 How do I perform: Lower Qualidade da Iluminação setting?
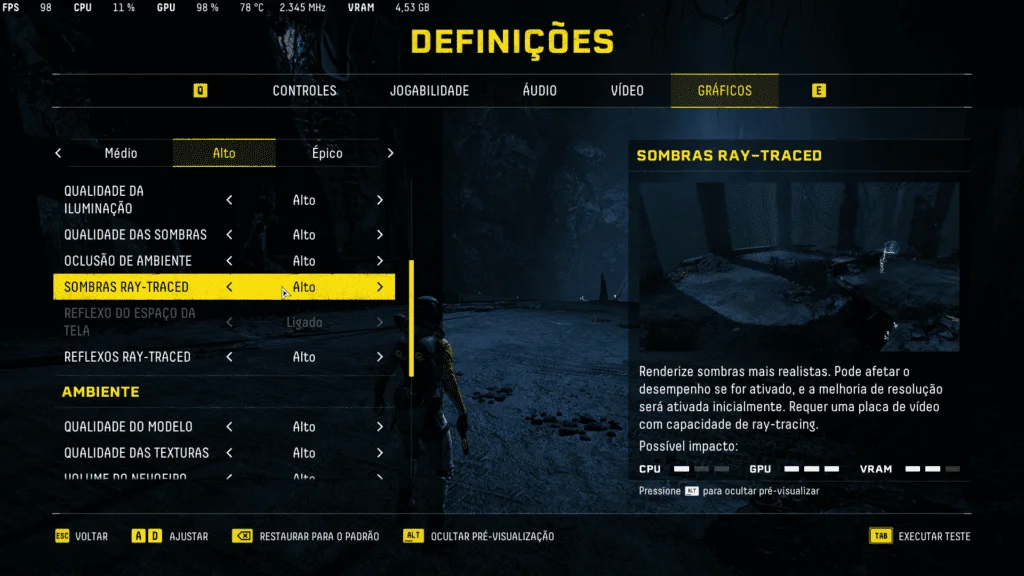[x=230, y=200]
